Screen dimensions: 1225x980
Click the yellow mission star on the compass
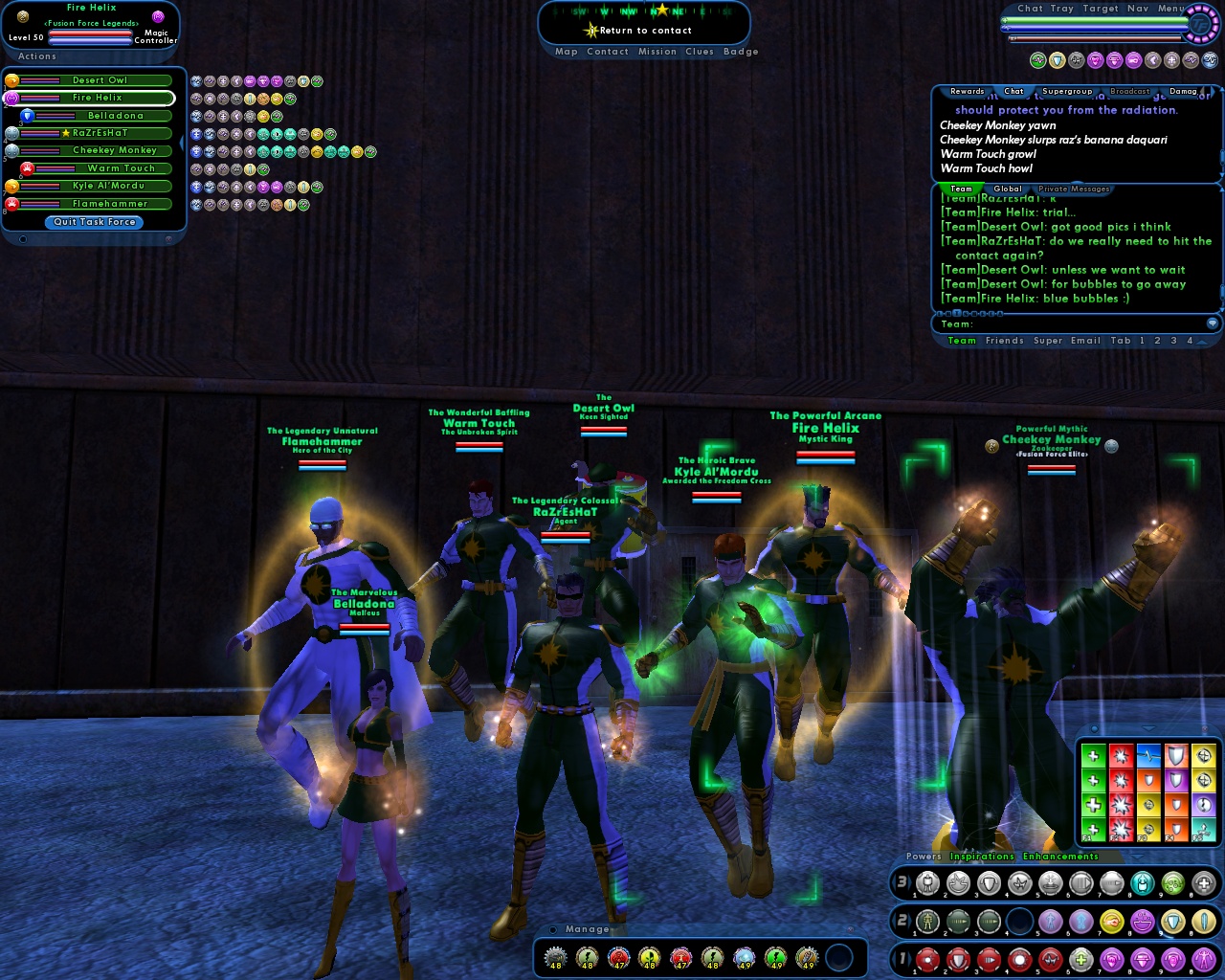pos(662,11)
